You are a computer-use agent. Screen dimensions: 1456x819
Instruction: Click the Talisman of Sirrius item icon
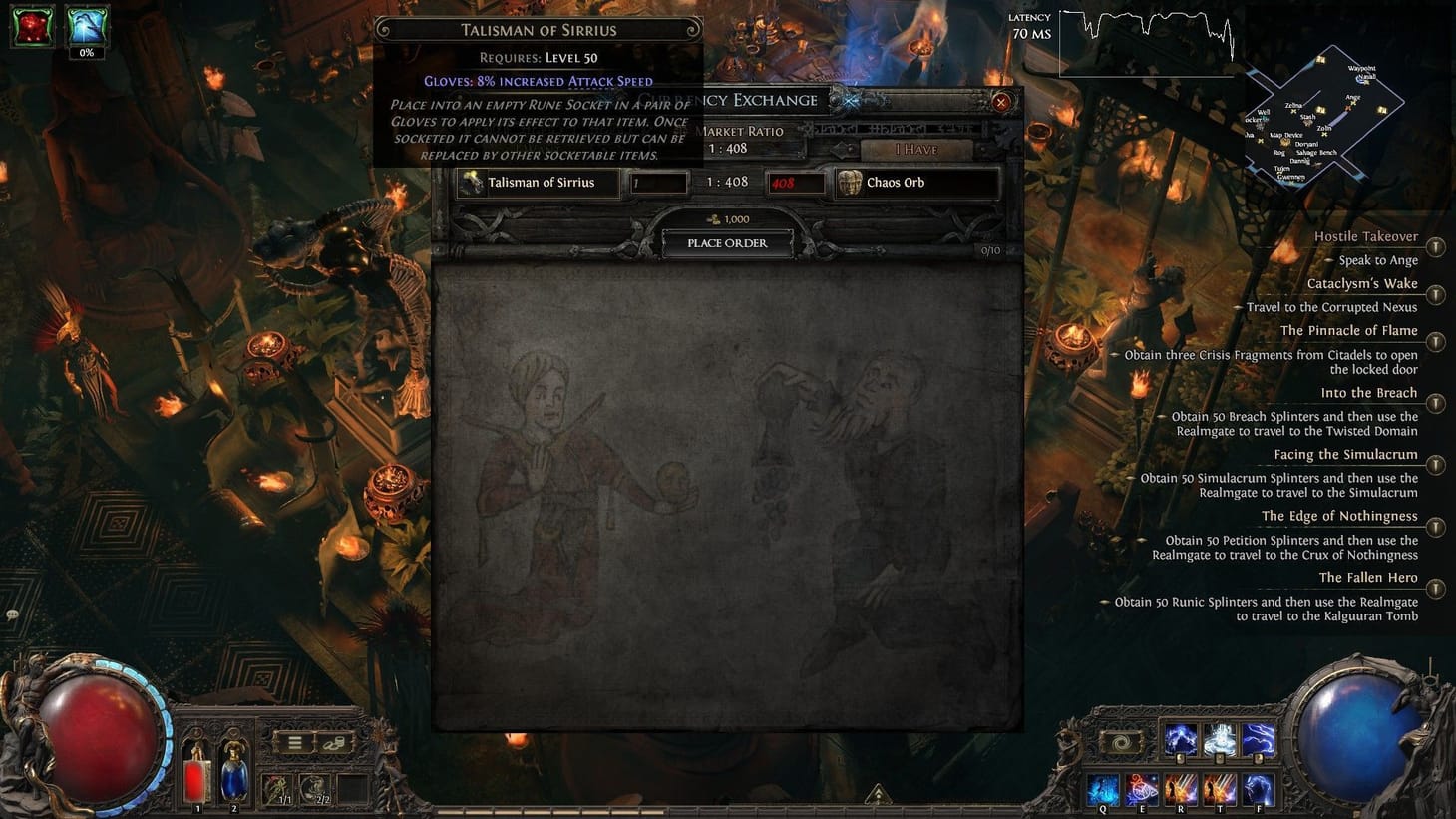(471, 183)
